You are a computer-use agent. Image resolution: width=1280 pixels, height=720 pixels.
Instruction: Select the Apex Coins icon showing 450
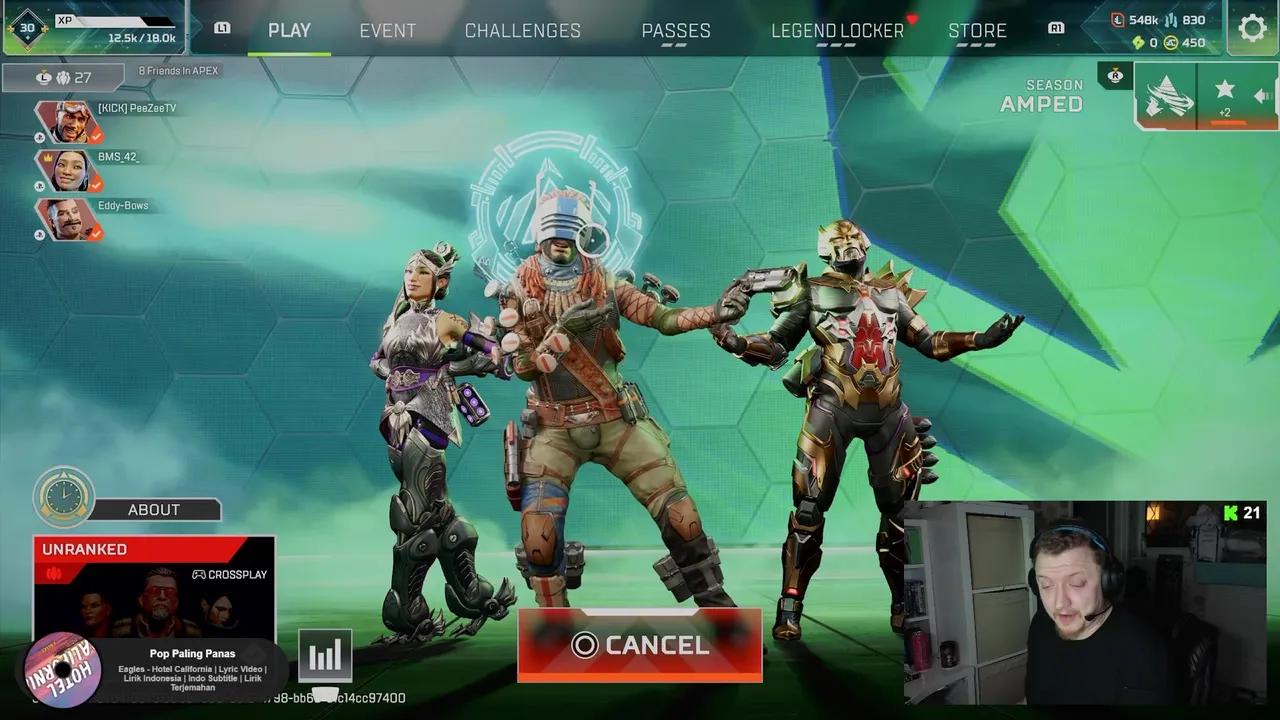(1171, 42)
